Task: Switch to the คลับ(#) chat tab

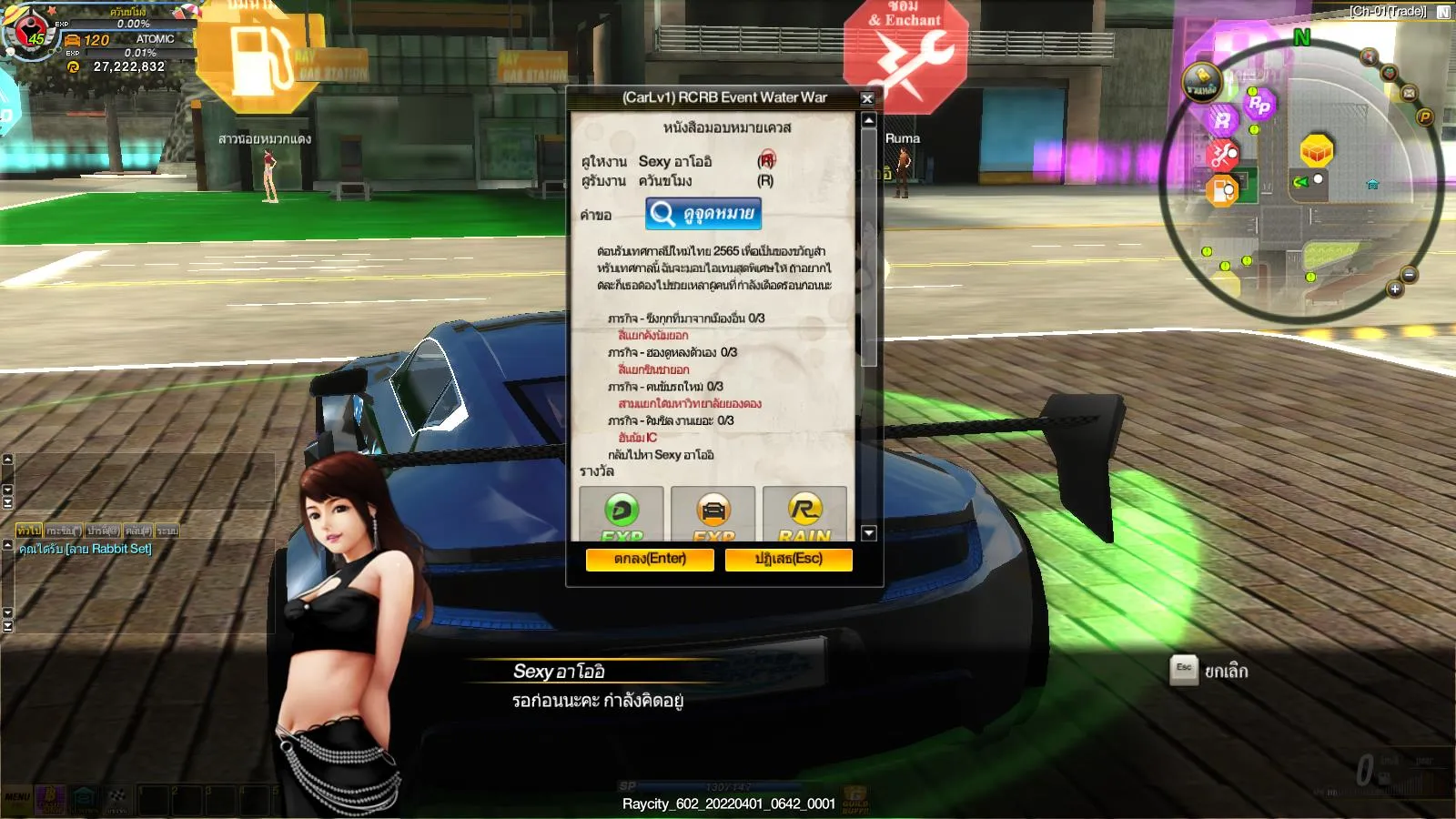Action: [138, 531]
